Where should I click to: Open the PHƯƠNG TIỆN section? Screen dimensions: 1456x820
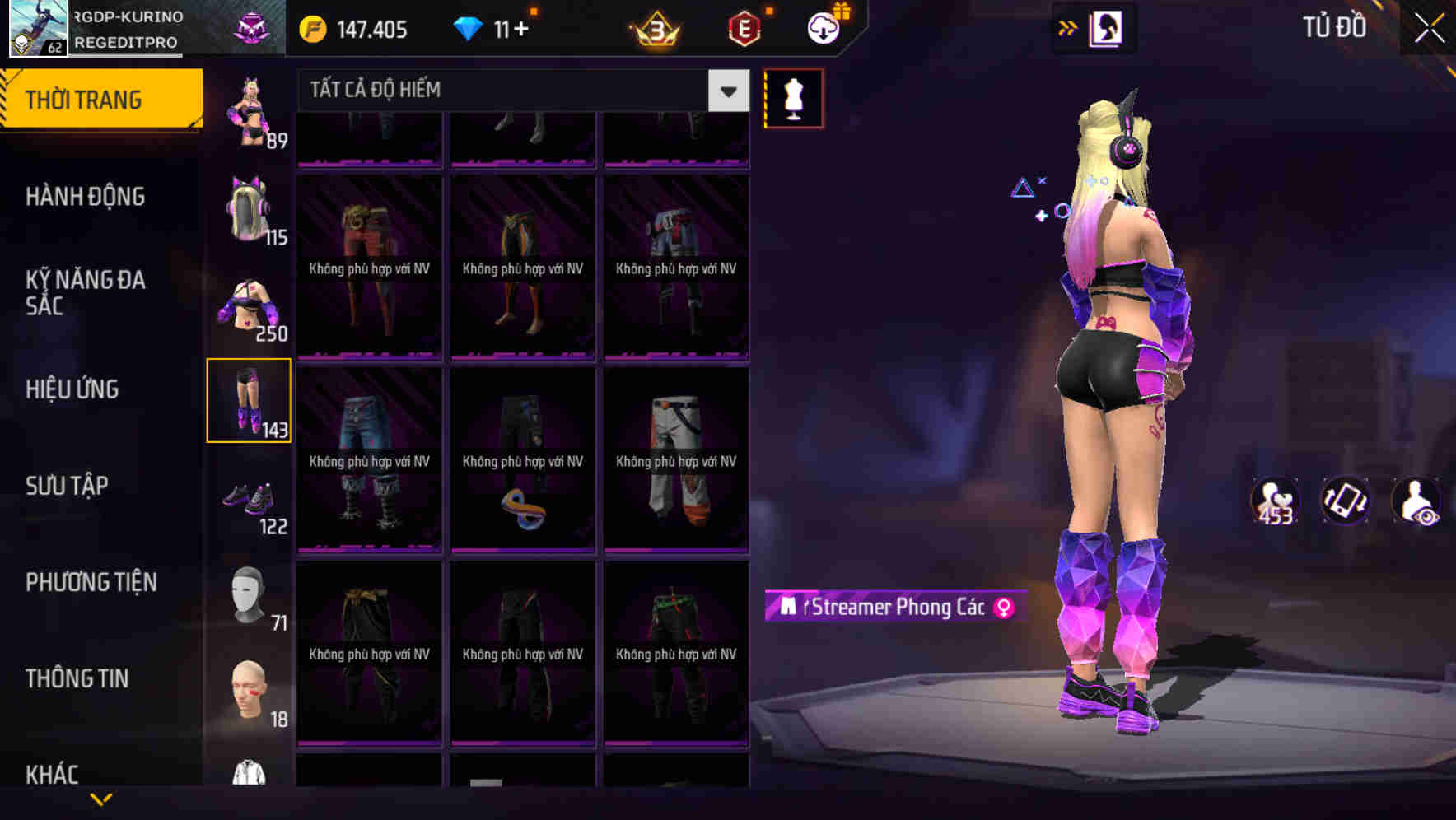tap(91, 582)
